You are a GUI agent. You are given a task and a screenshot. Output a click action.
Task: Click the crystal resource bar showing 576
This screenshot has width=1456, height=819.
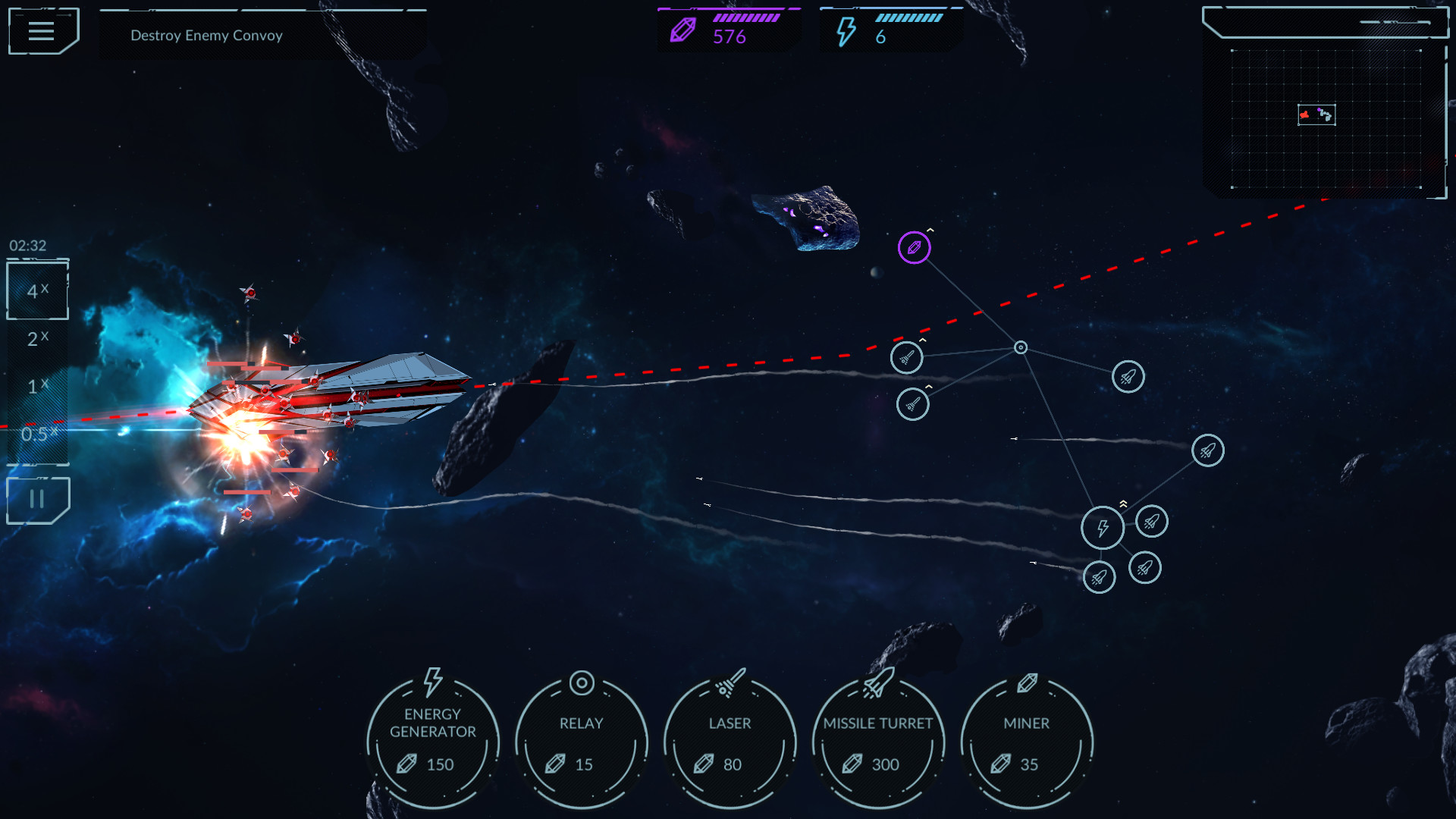coord(728,29)
